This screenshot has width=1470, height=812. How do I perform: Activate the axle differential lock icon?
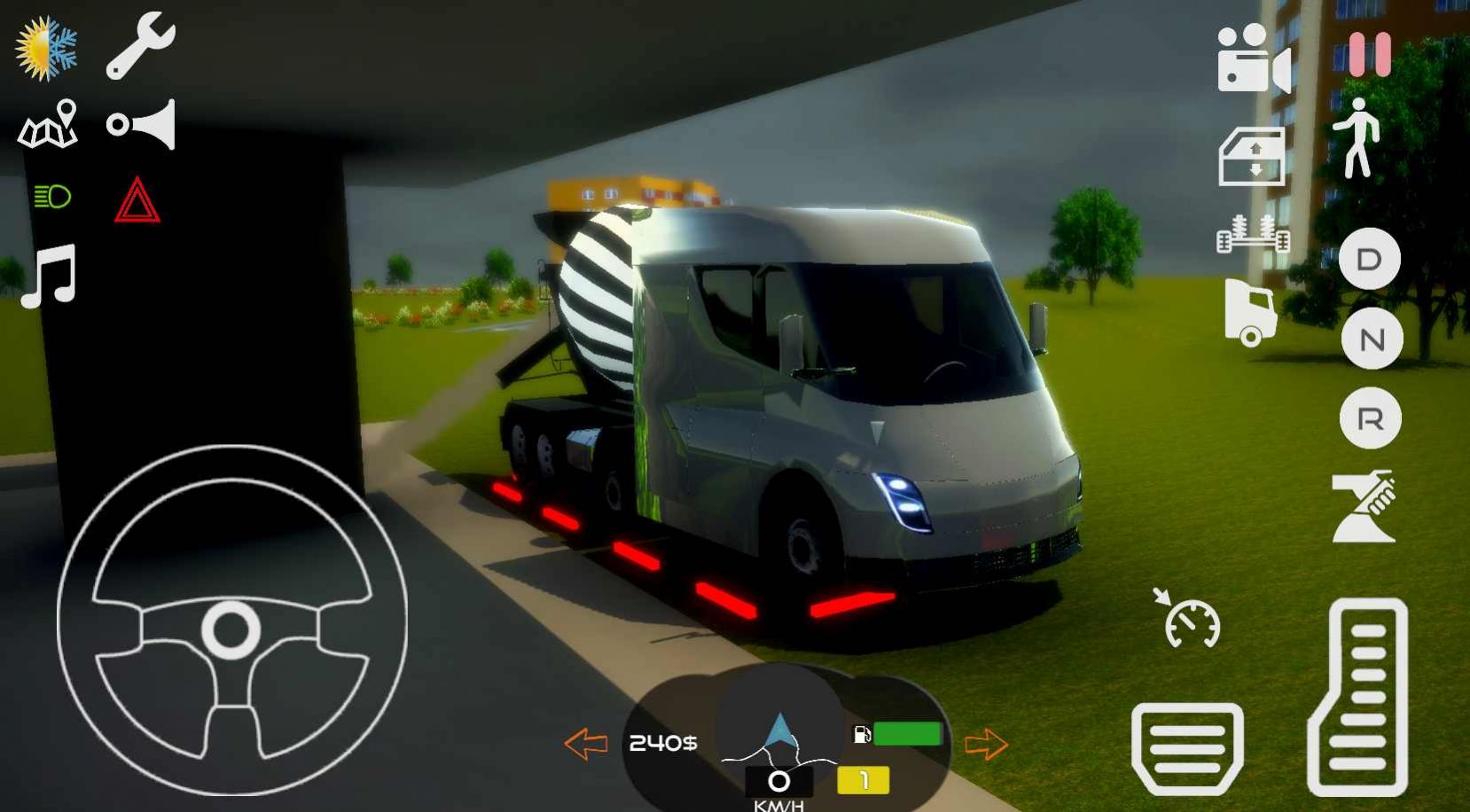(1253, 235)
